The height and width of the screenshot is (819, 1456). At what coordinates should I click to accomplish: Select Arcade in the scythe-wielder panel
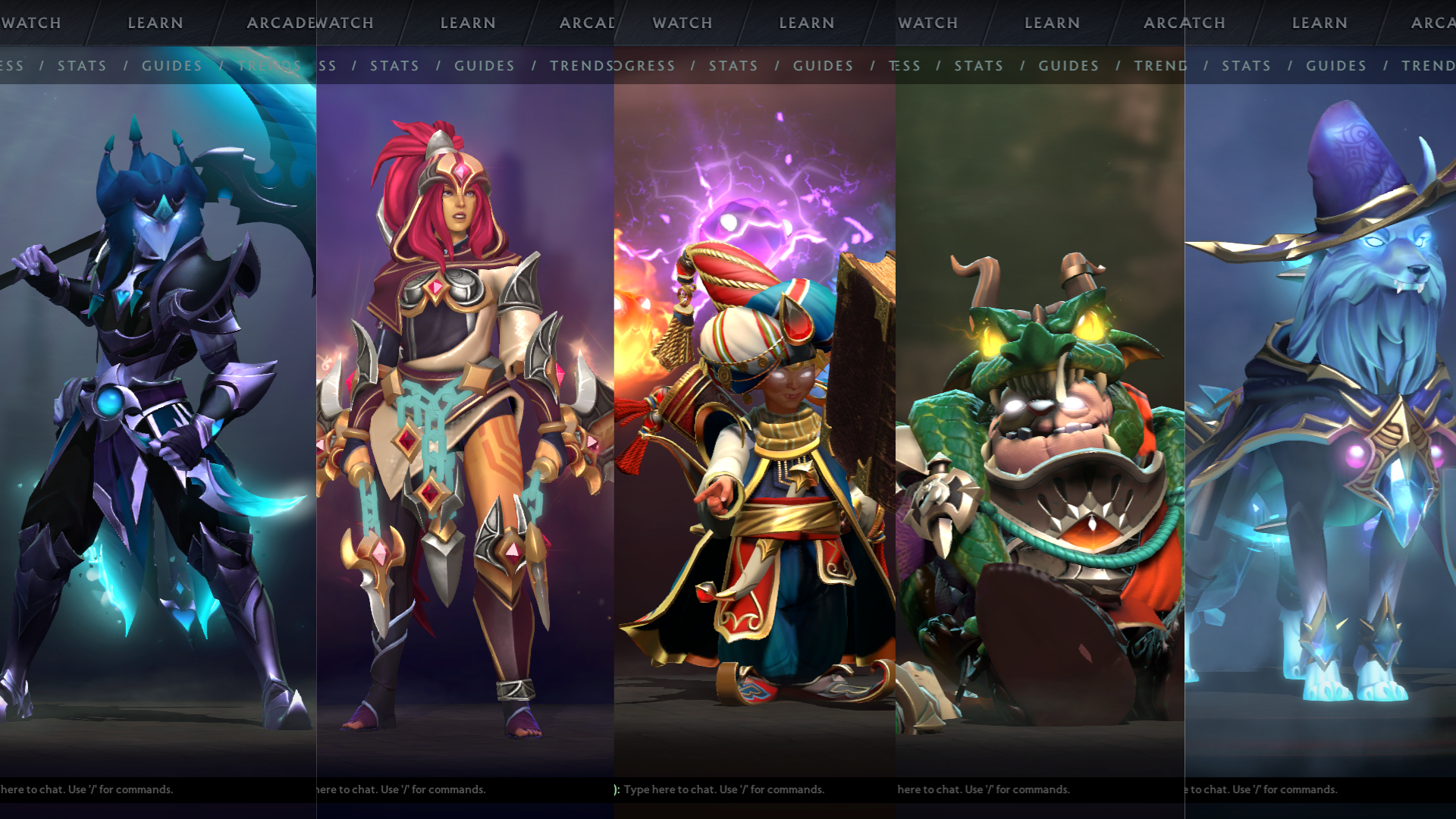[279, 23]
